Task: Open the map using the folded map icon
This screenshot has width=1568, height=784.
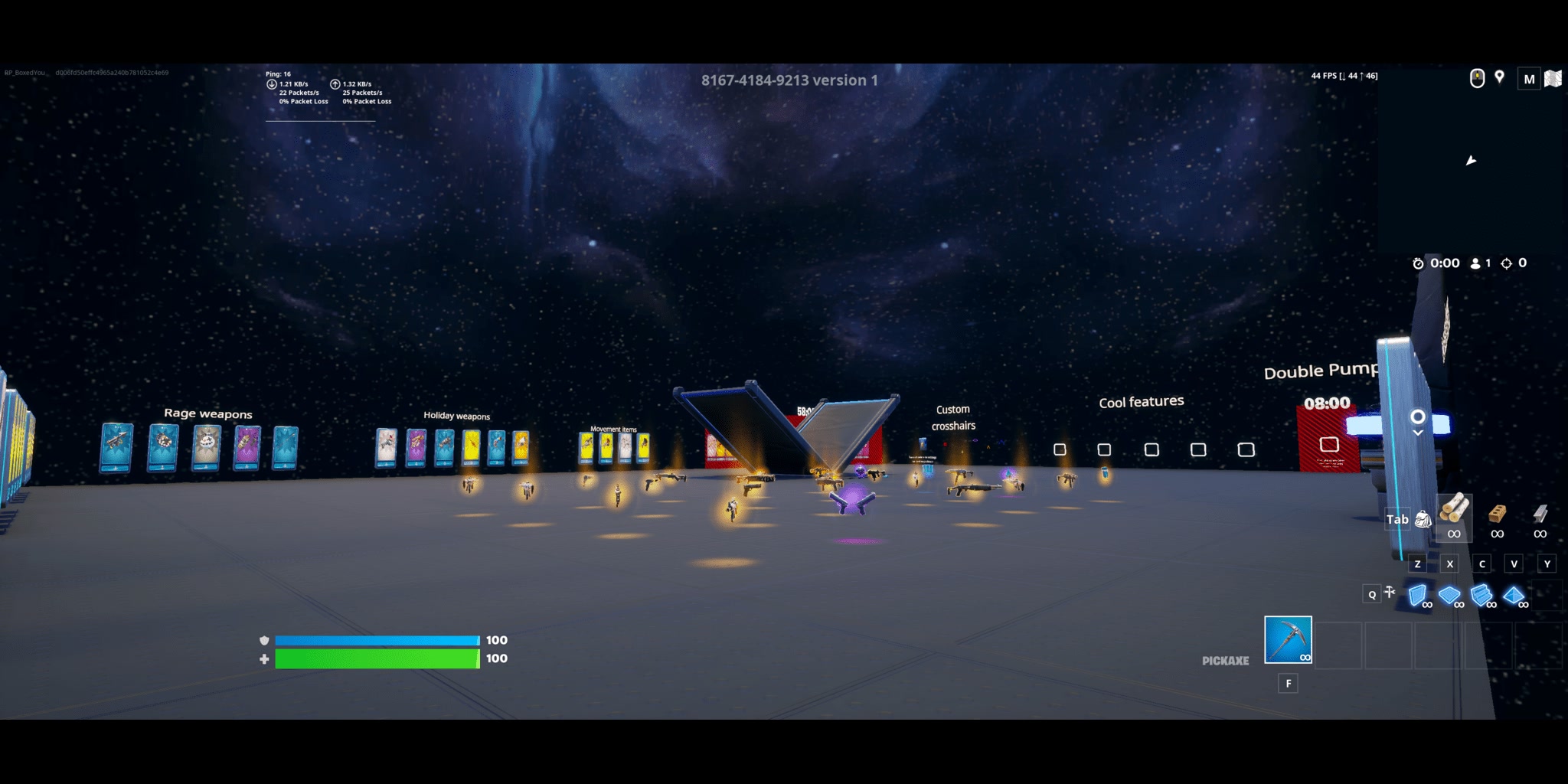Action: (1555, 78)
